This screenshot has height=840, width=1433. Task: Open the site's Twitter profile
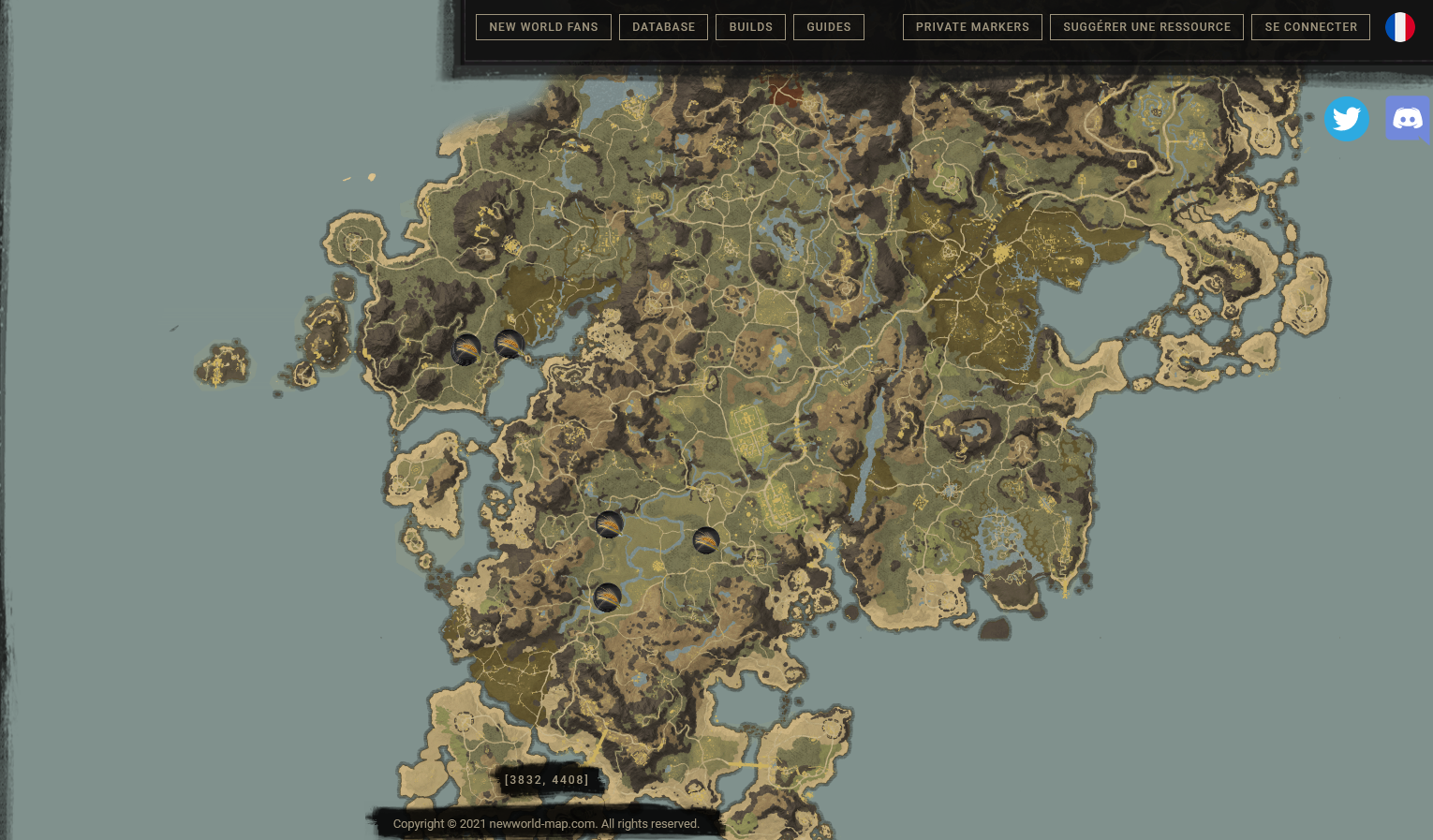coord(1347,119)
